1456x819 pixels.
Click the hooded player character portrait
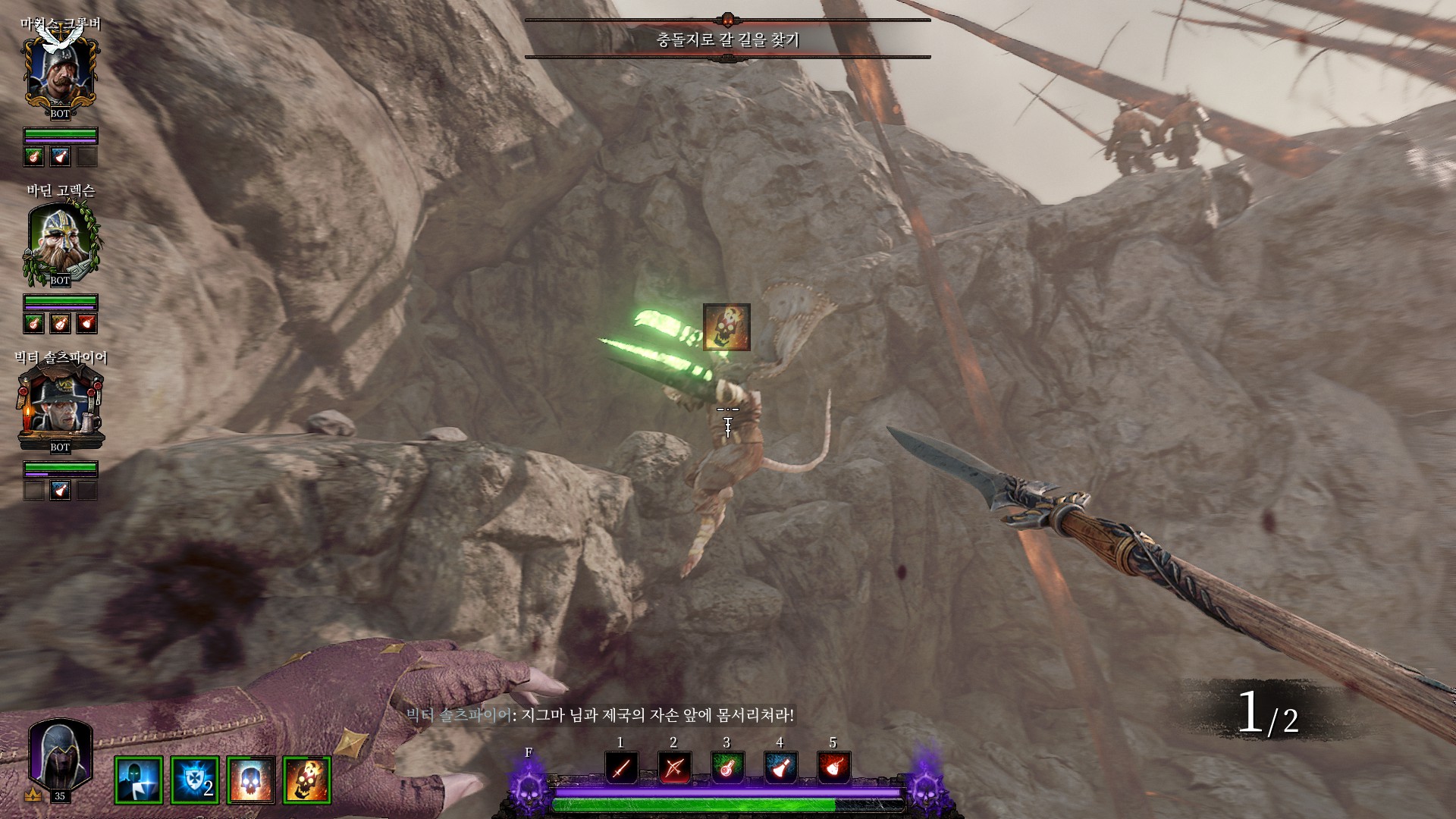60,755
